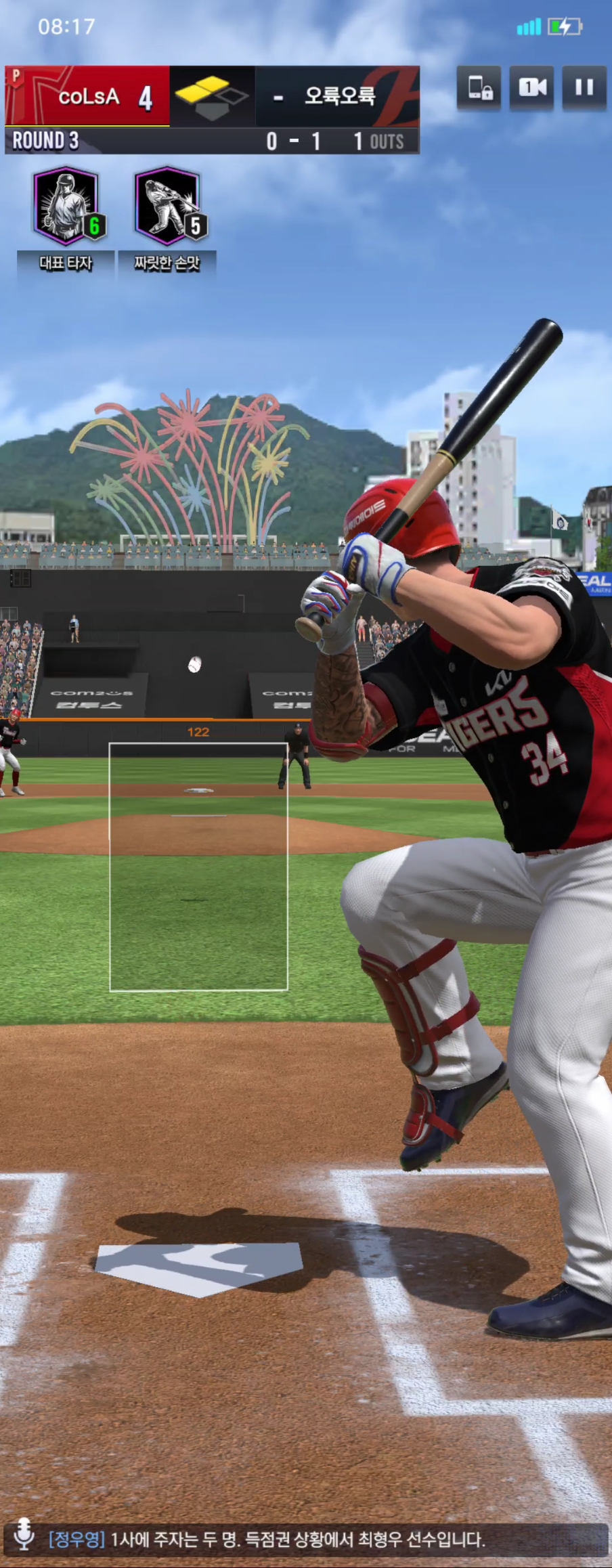The height and width of the screenshot is (1568, 612).
Task: Select the 대표 타자 skill icon
Action: (66, 206)
